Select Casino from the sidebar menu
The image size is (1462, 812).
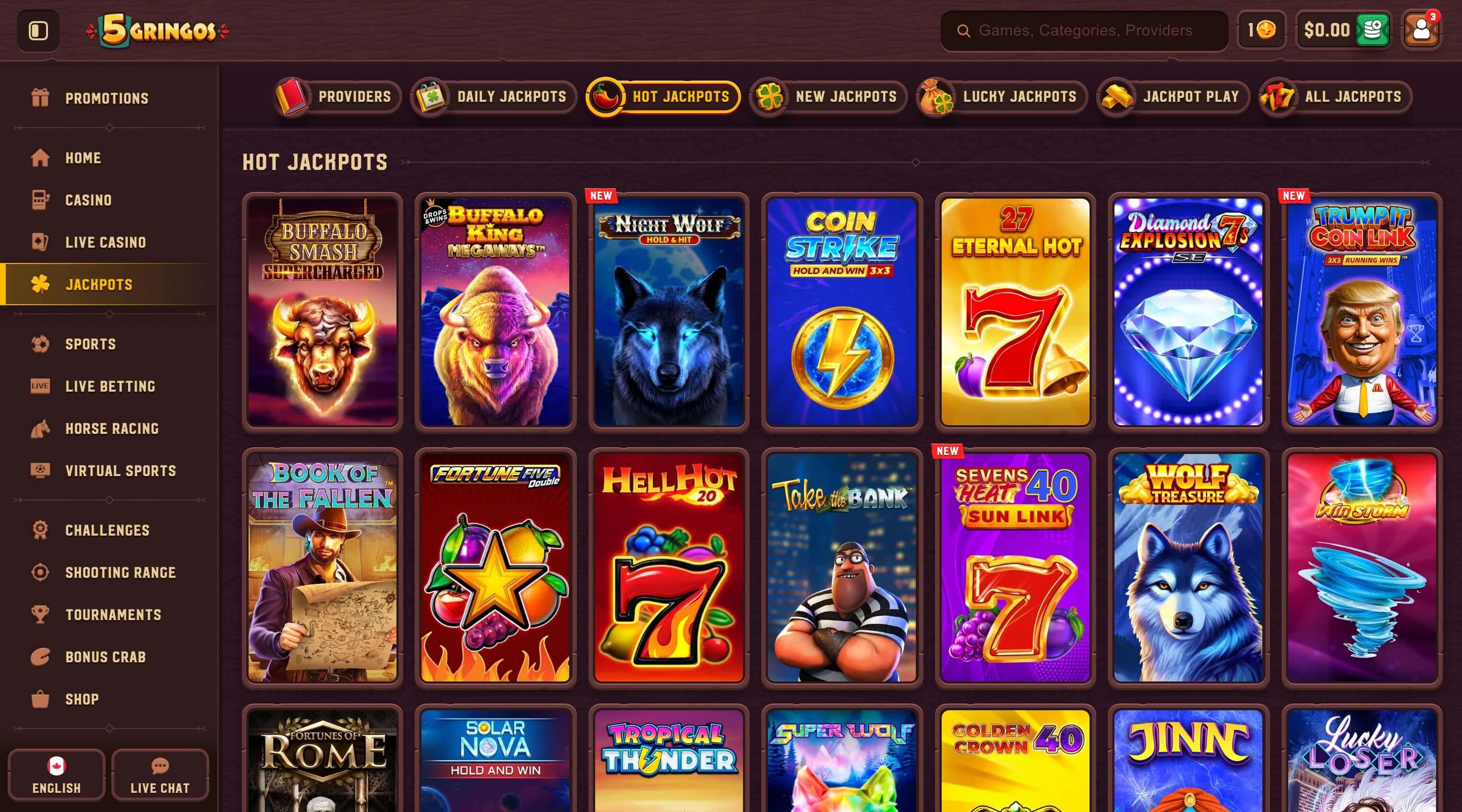pyautogui.click(x=88, y=200)
